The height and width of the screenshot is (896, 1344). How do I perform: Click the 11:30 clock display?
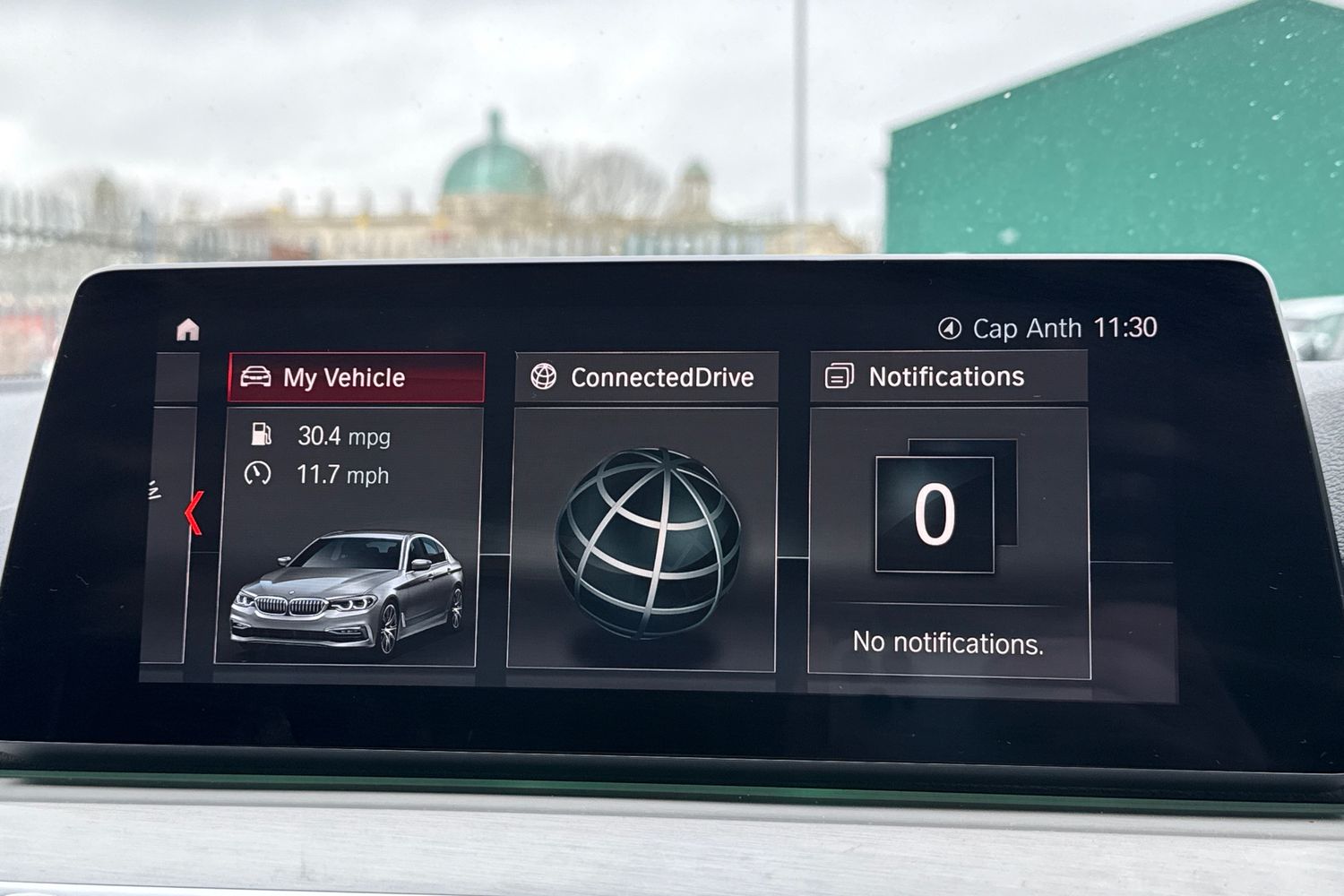(1127, 327)
